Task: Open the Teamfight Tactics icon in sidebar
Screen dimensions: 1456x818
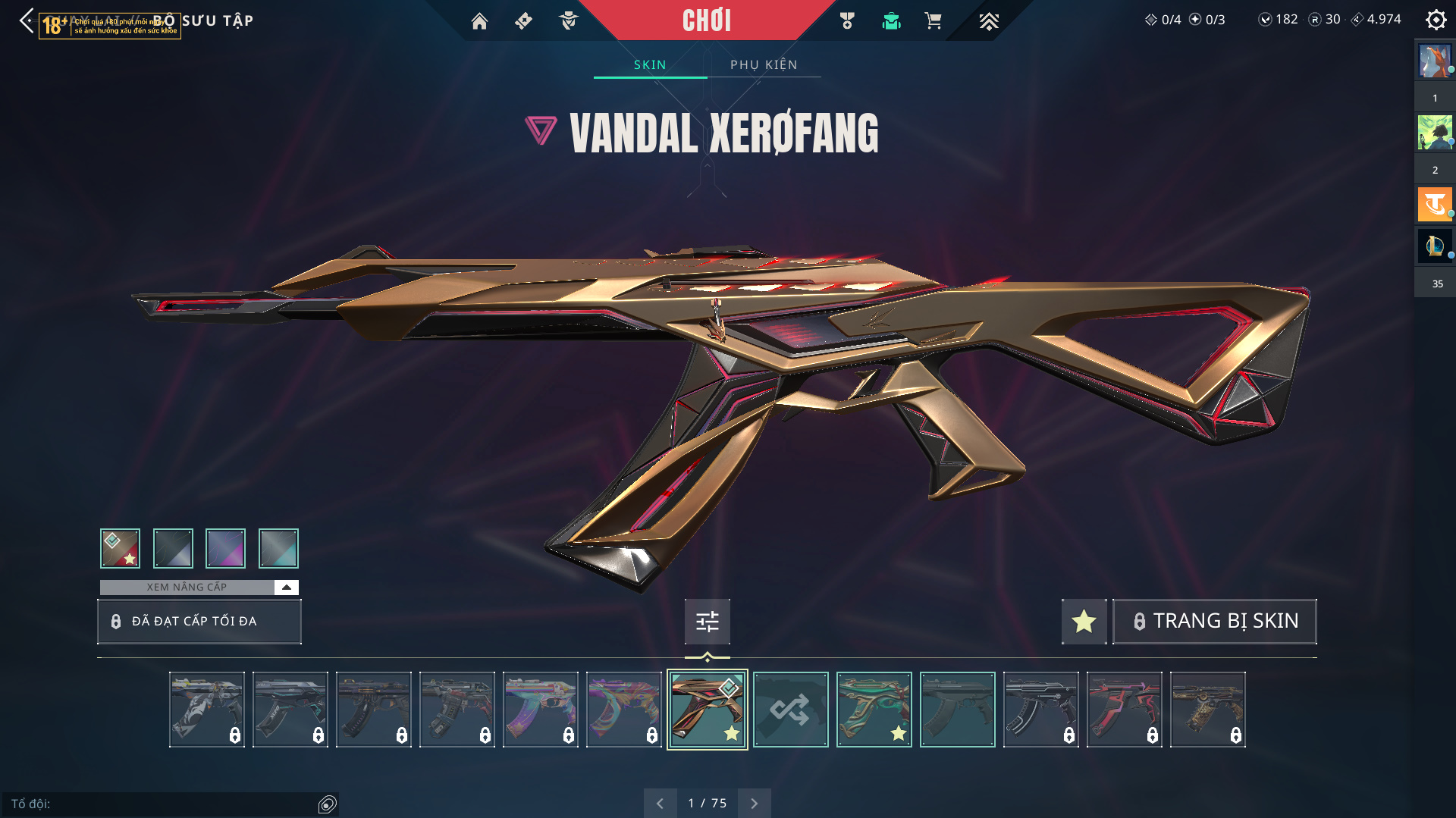Action: coord(1435,205)
